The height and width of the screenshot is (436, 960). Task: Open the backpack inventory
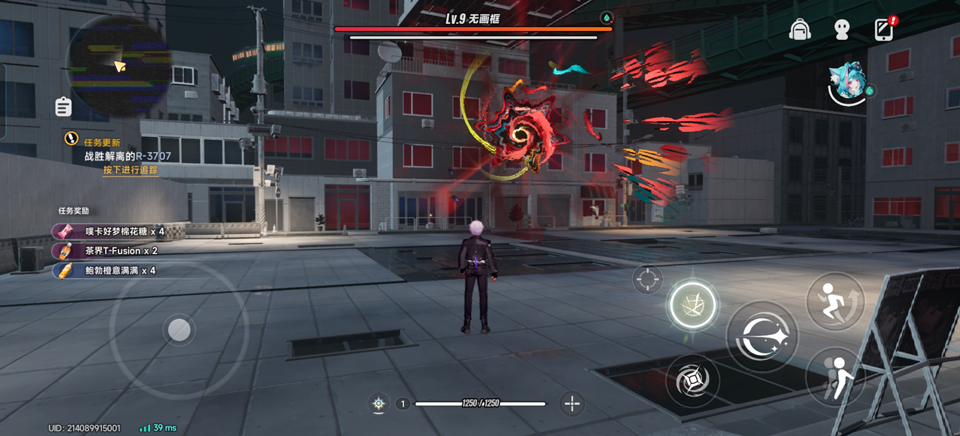click(799, 30)
